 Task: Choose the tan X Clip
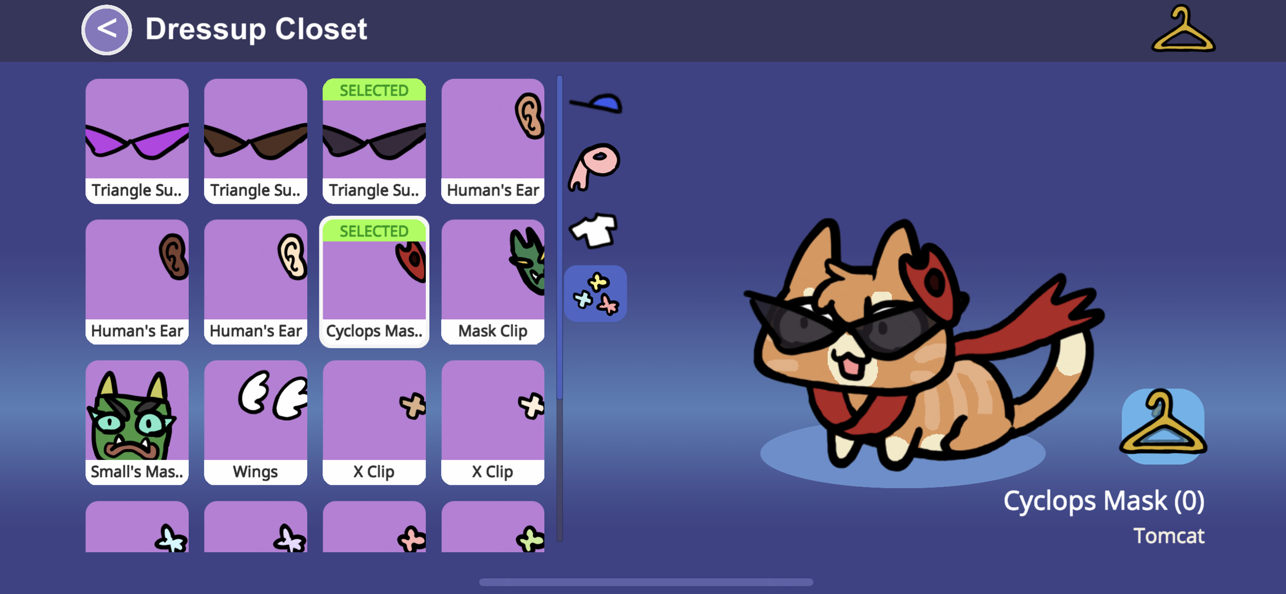374,423
